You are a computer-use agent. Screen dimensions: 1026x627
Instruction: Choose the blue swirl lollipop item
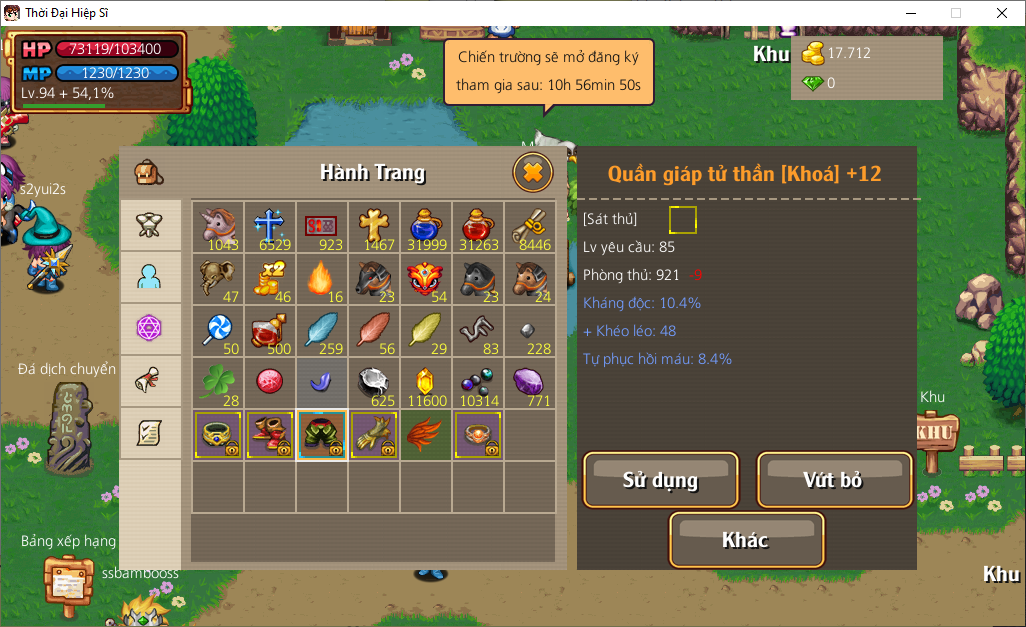click(218, 331)
